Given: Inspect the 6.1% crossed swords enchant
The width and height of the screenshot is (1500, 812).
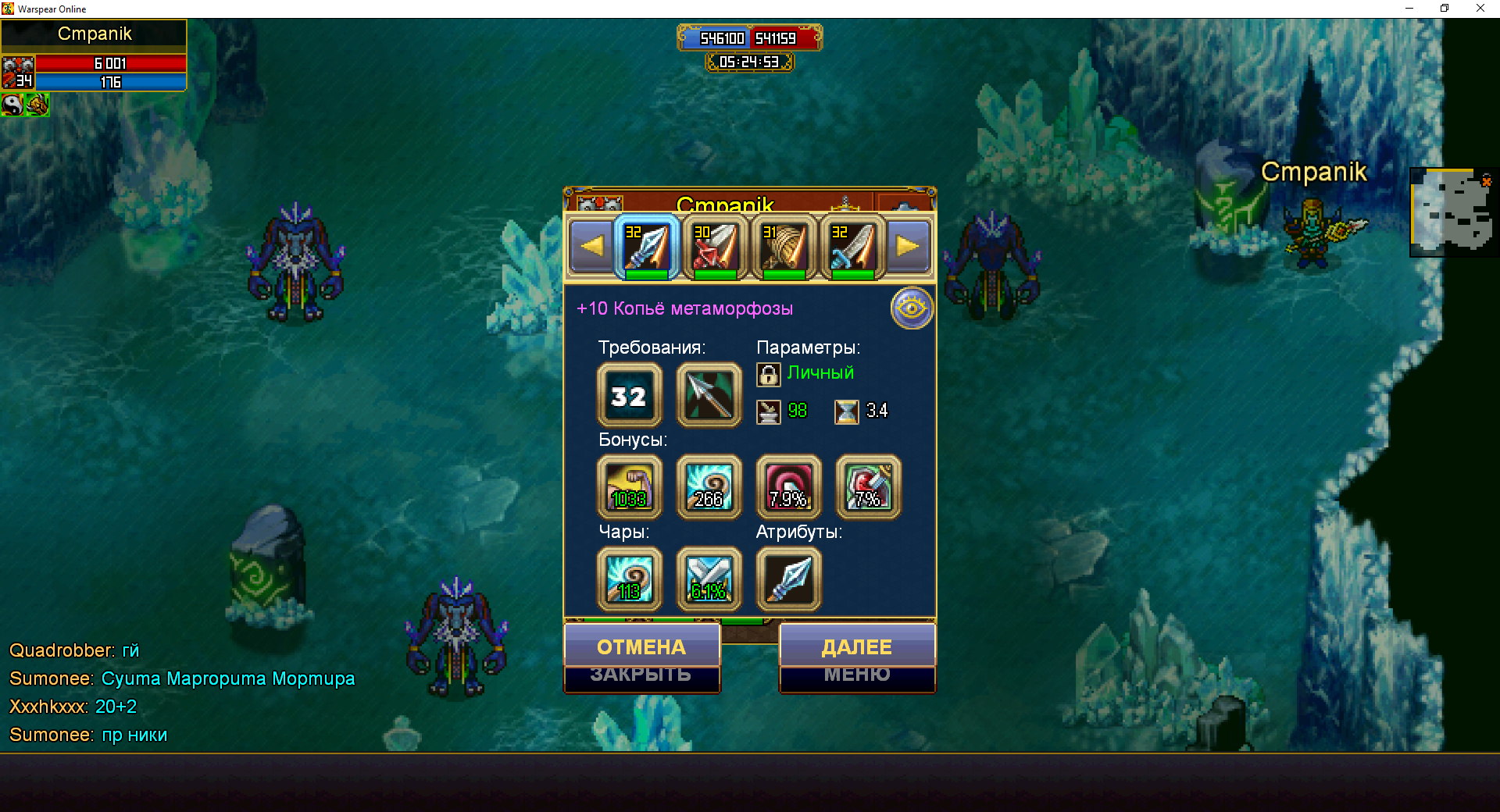Looking at the screenshot, I should [x=709, y=579].
